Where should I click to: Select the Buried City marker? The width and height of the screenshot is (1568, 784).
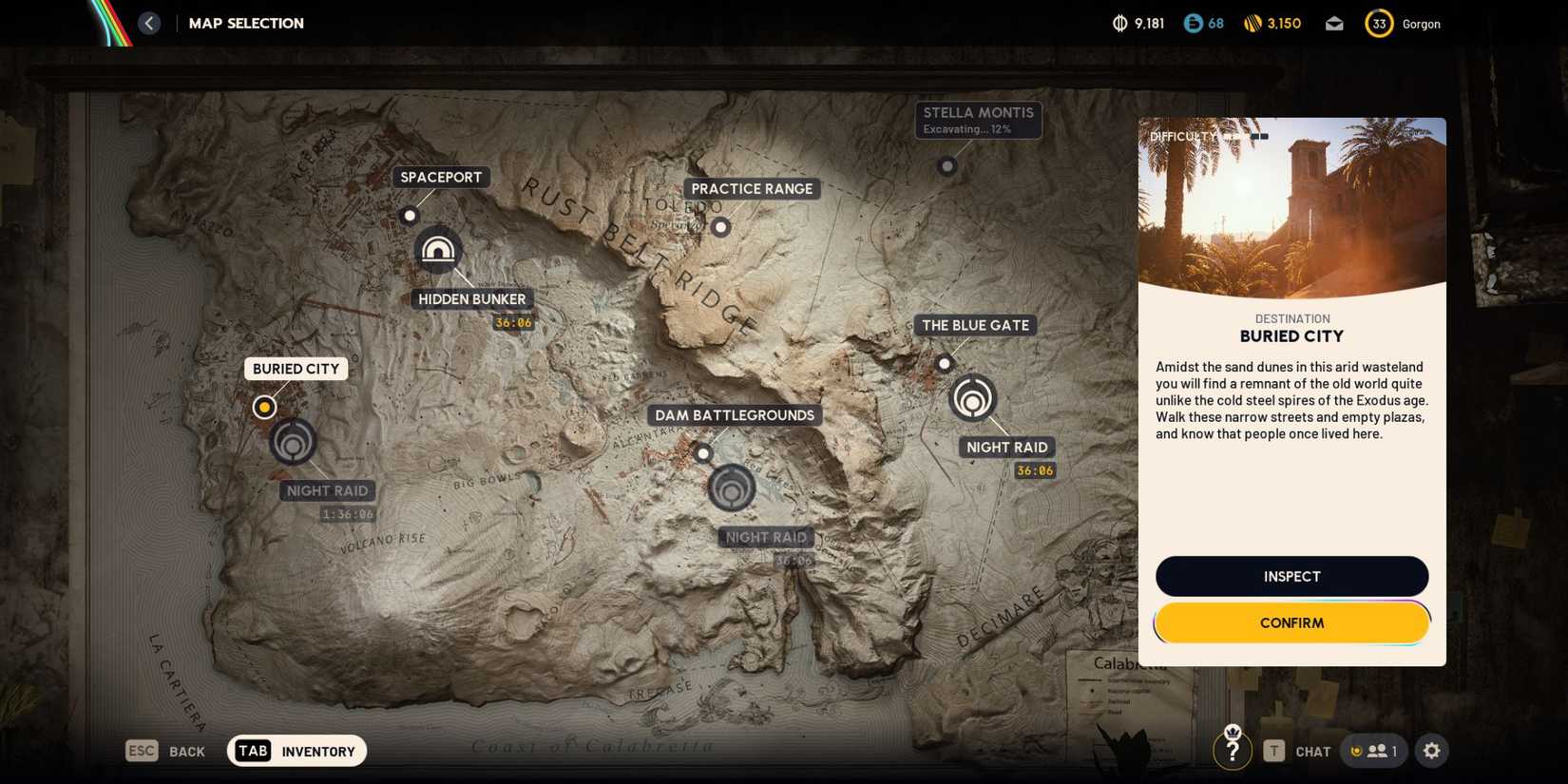[x=264, y=407]
